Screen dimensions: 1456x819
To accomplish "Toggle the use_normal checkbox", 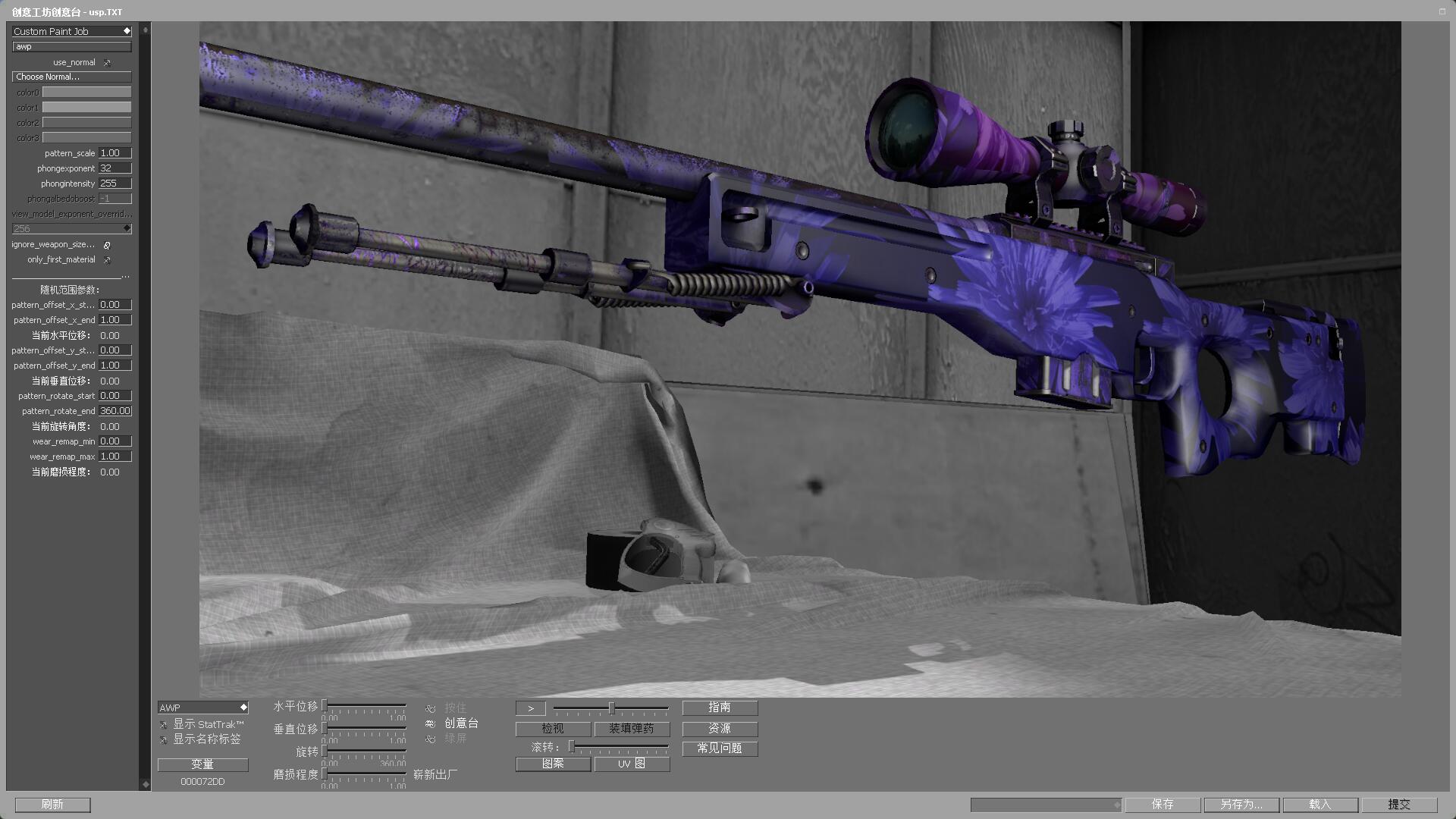I will click(x=107, y=62).
